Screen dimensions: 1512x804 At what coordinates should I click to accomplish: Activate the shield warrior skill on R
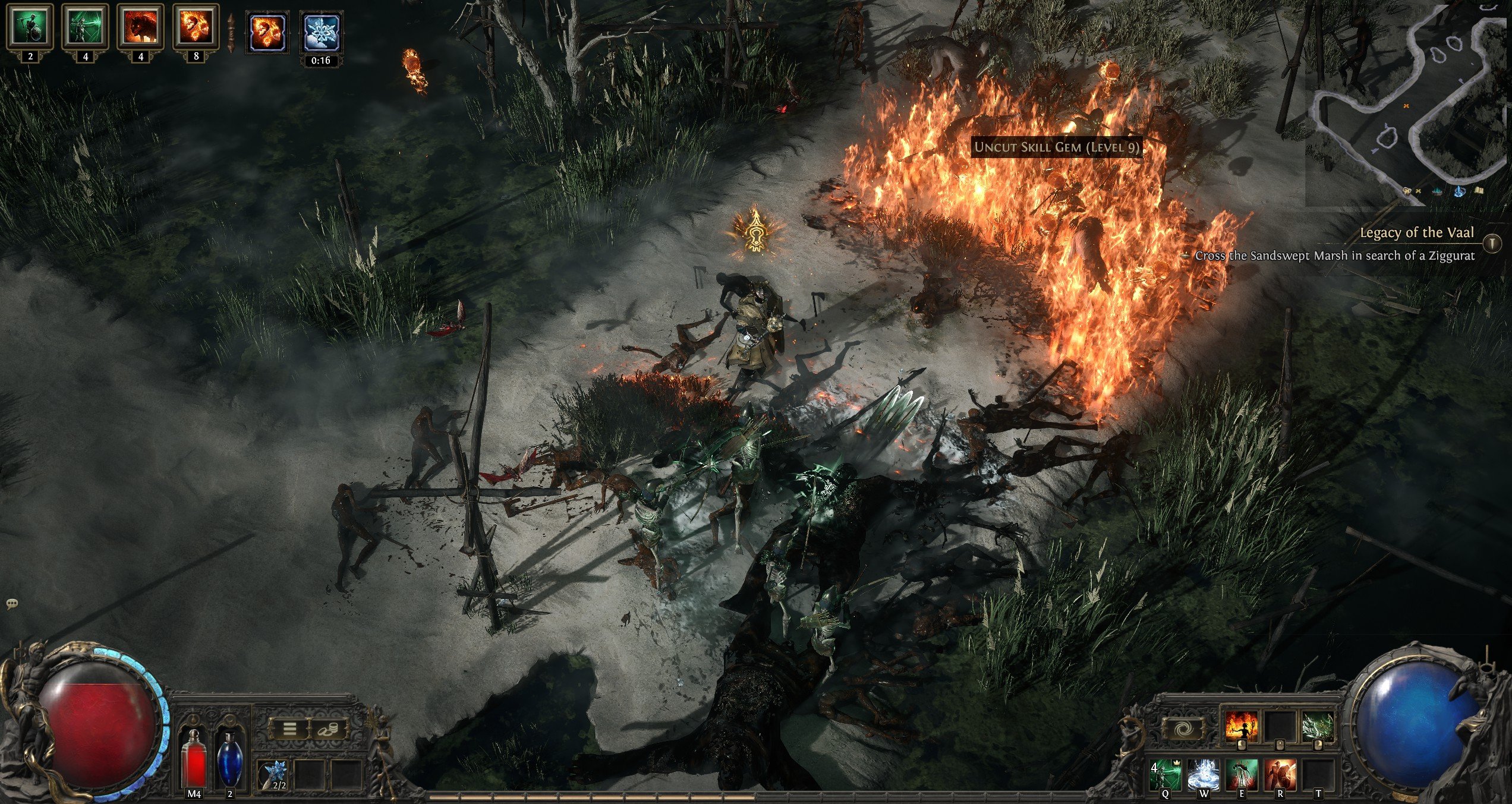[x=1280, y=774]
